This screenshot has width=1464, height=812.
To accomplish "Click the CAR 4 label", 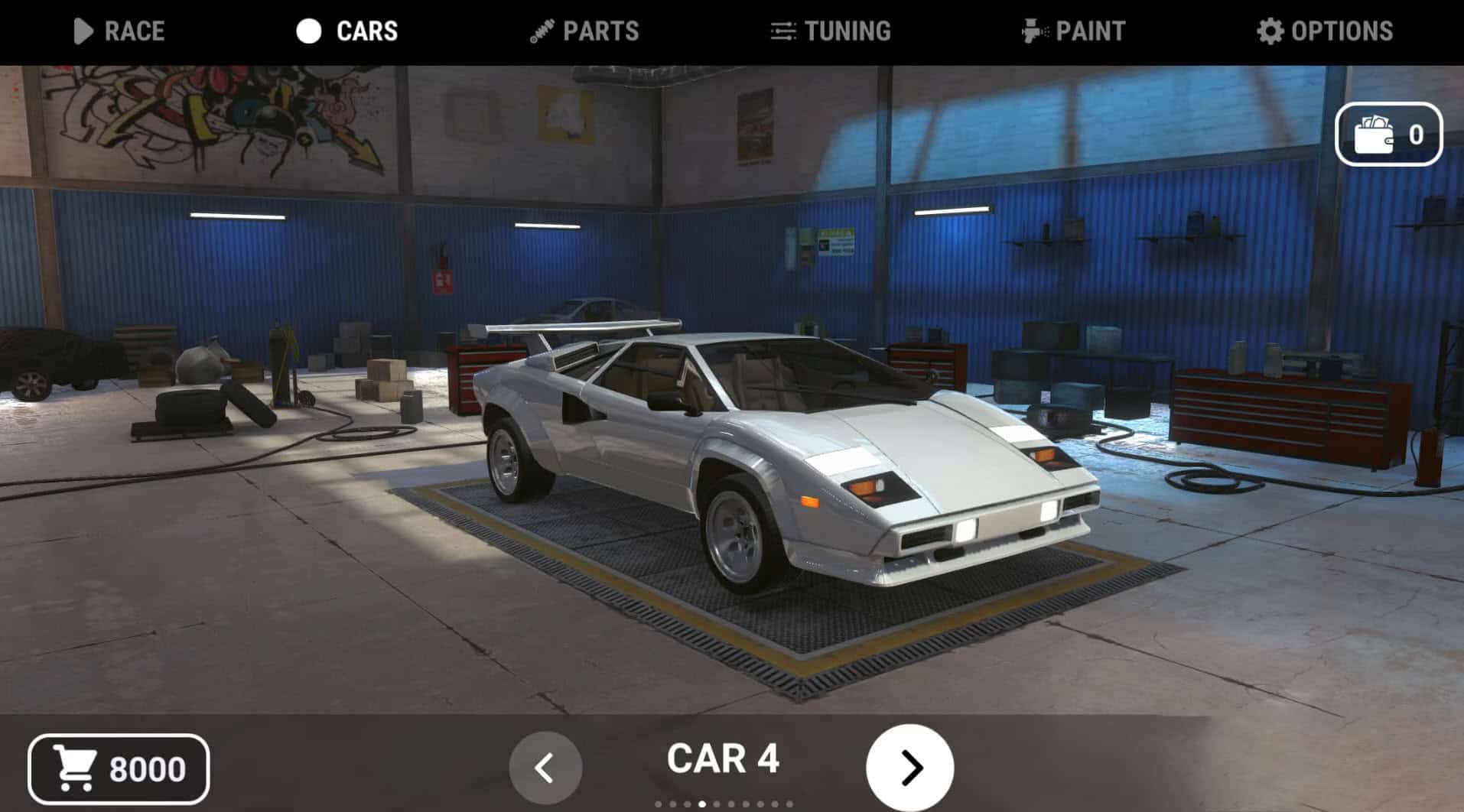I will coord(722,759).
